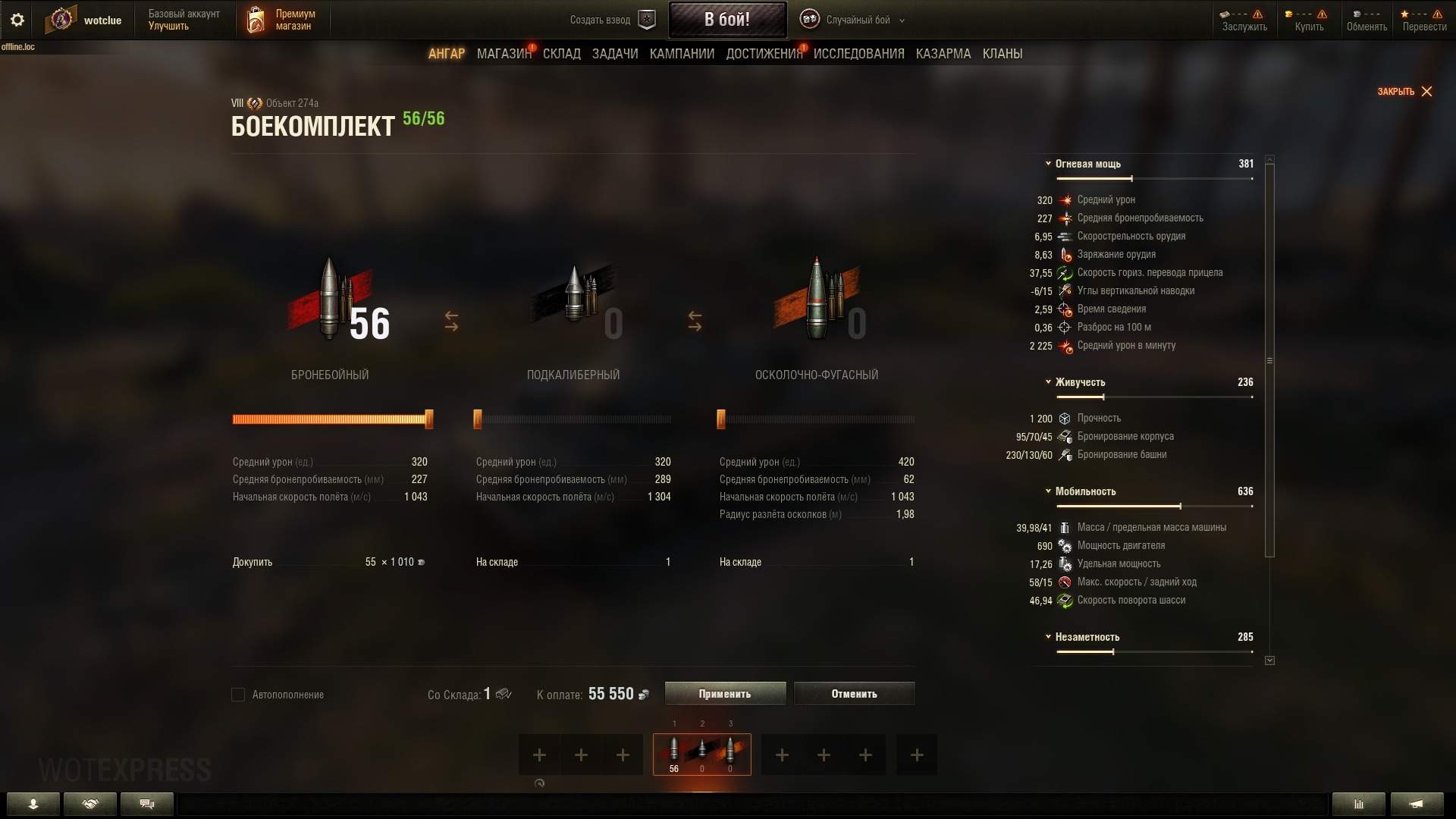Open the ИССЛЕДОВАНИЯ tab
Screen dimensions: 1456x819
pos(858,54)
